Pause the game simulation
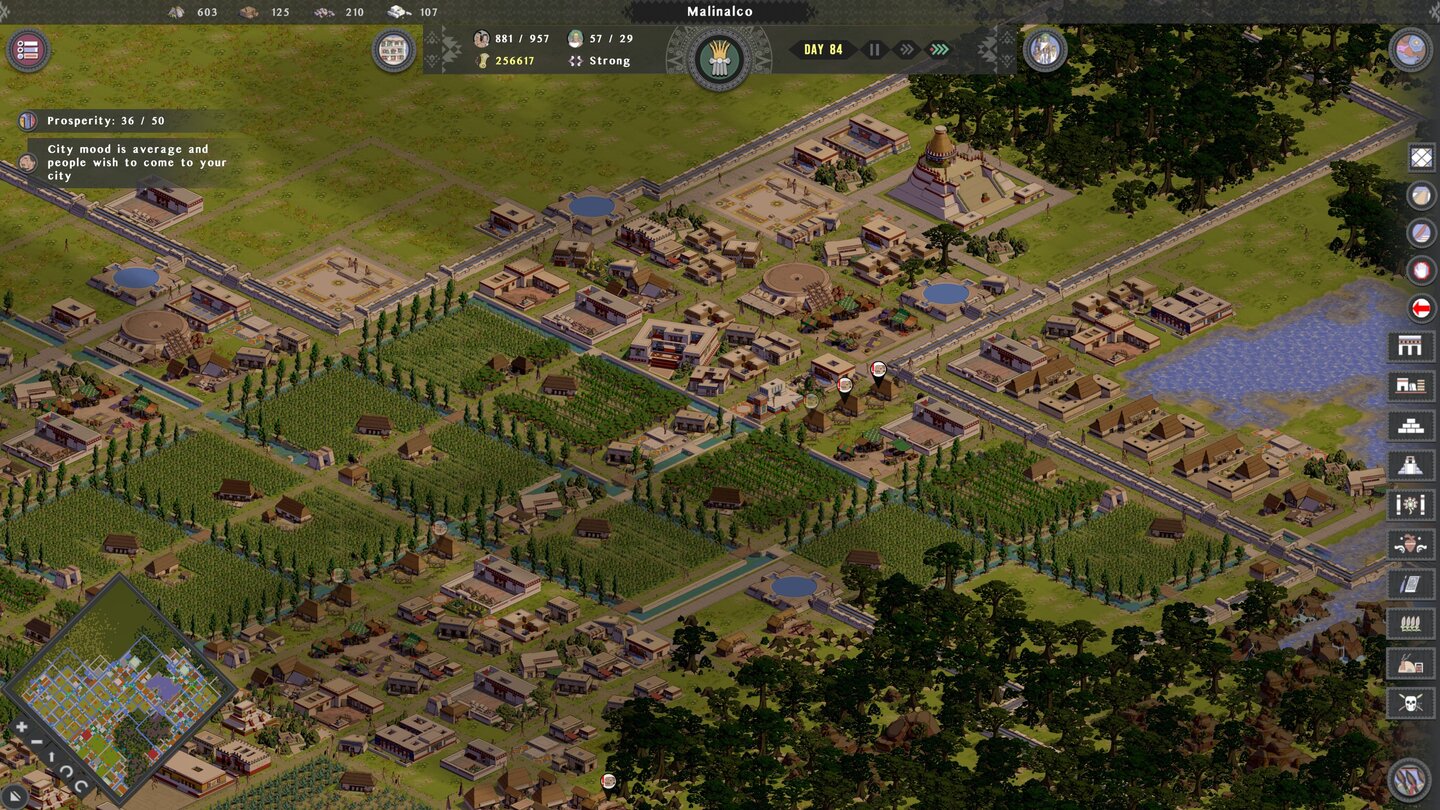 pyautogui.click(x=875, y=49)
